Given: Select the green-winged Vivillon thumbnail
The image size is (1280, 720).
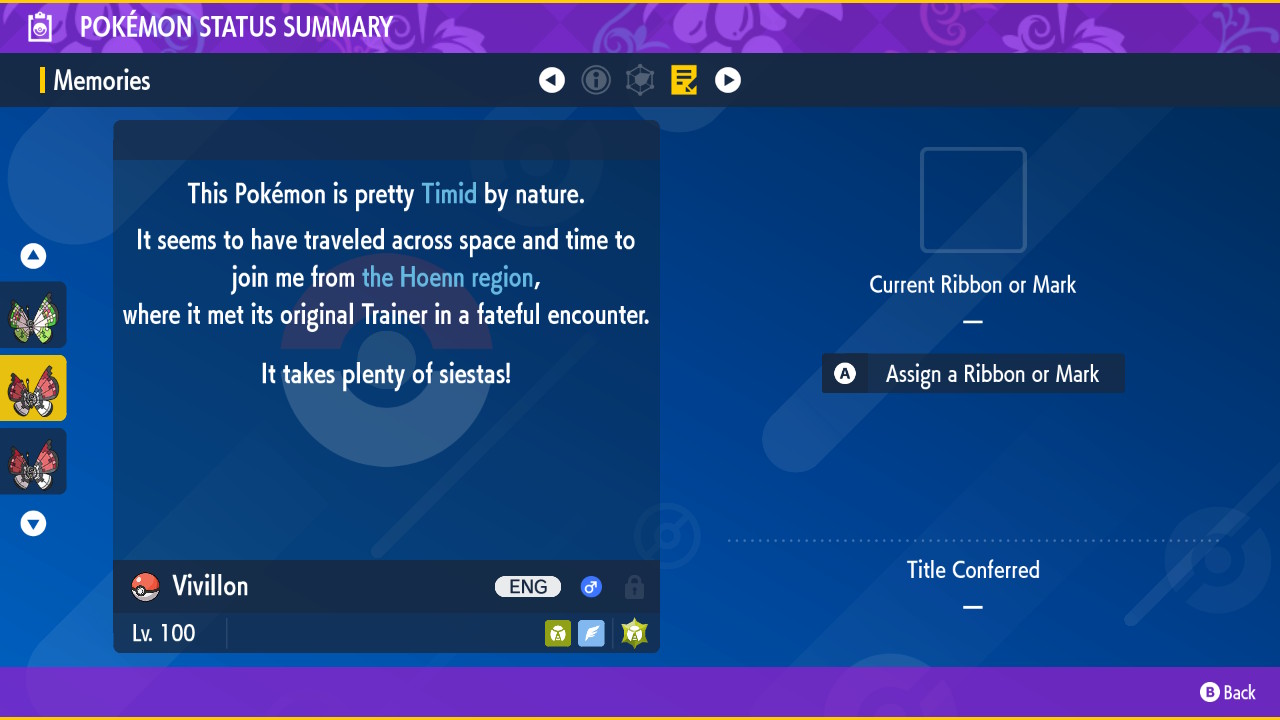Looking at the screenshot, I should 33,315.
